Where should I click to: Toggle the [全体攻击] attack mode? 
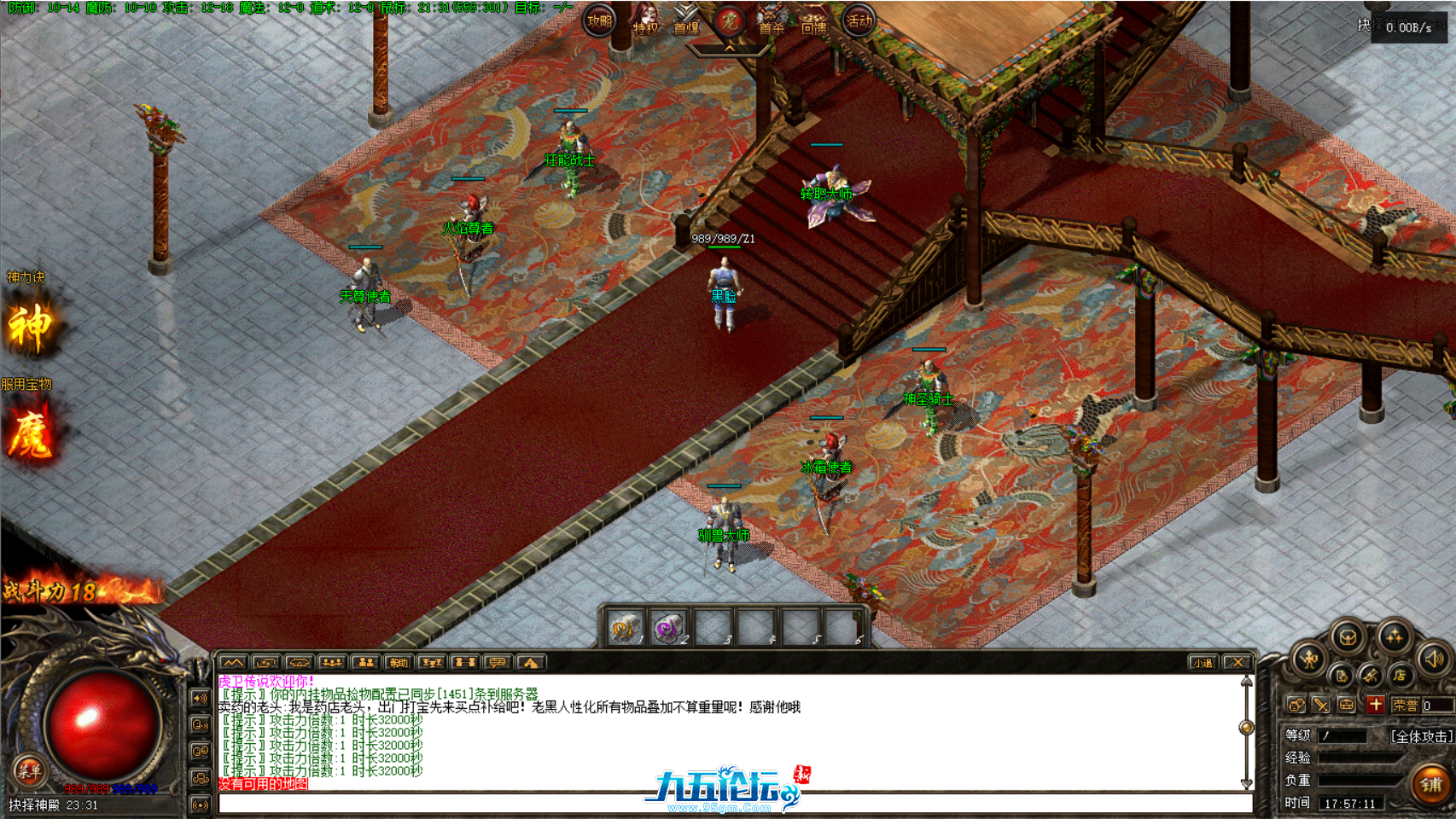click(1422, 736)
